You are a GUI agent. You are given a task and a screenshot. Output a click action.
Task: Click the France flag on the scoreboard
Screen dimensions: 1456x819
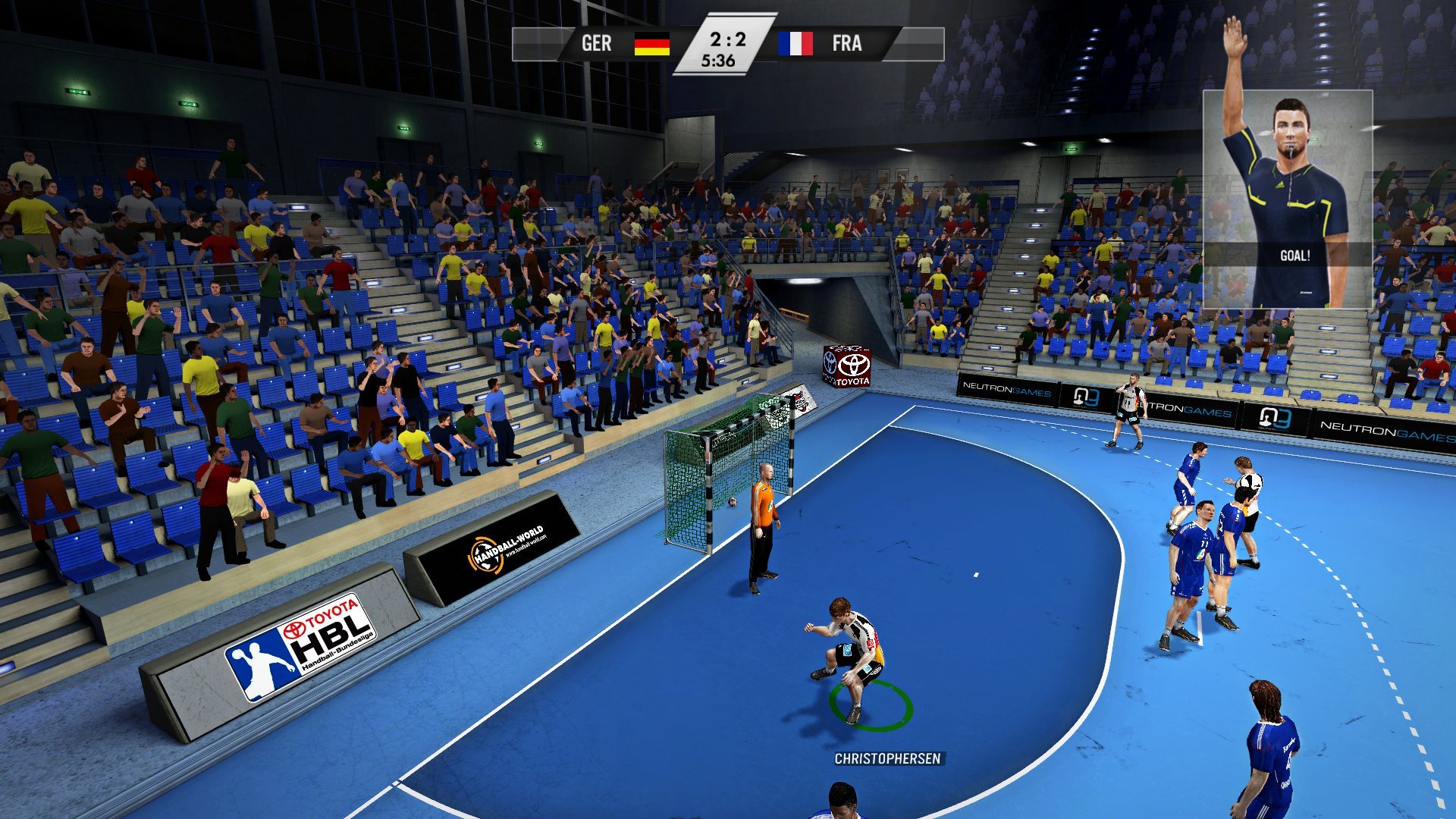pyautogui.click(x=795, y=44)
